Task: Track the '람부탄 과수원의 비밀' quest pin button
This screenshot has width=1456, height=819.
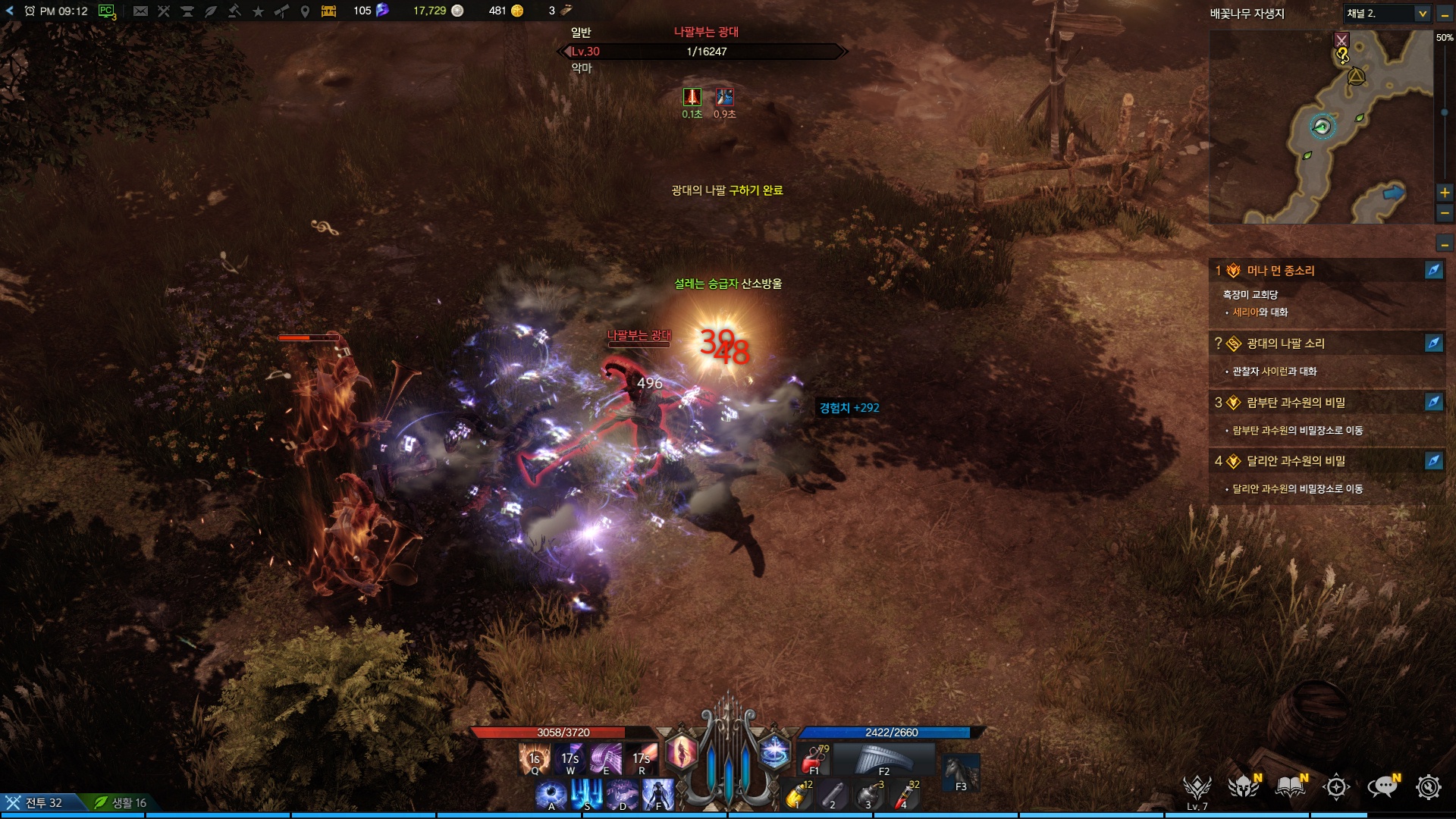Action: tap(1433, 402)
